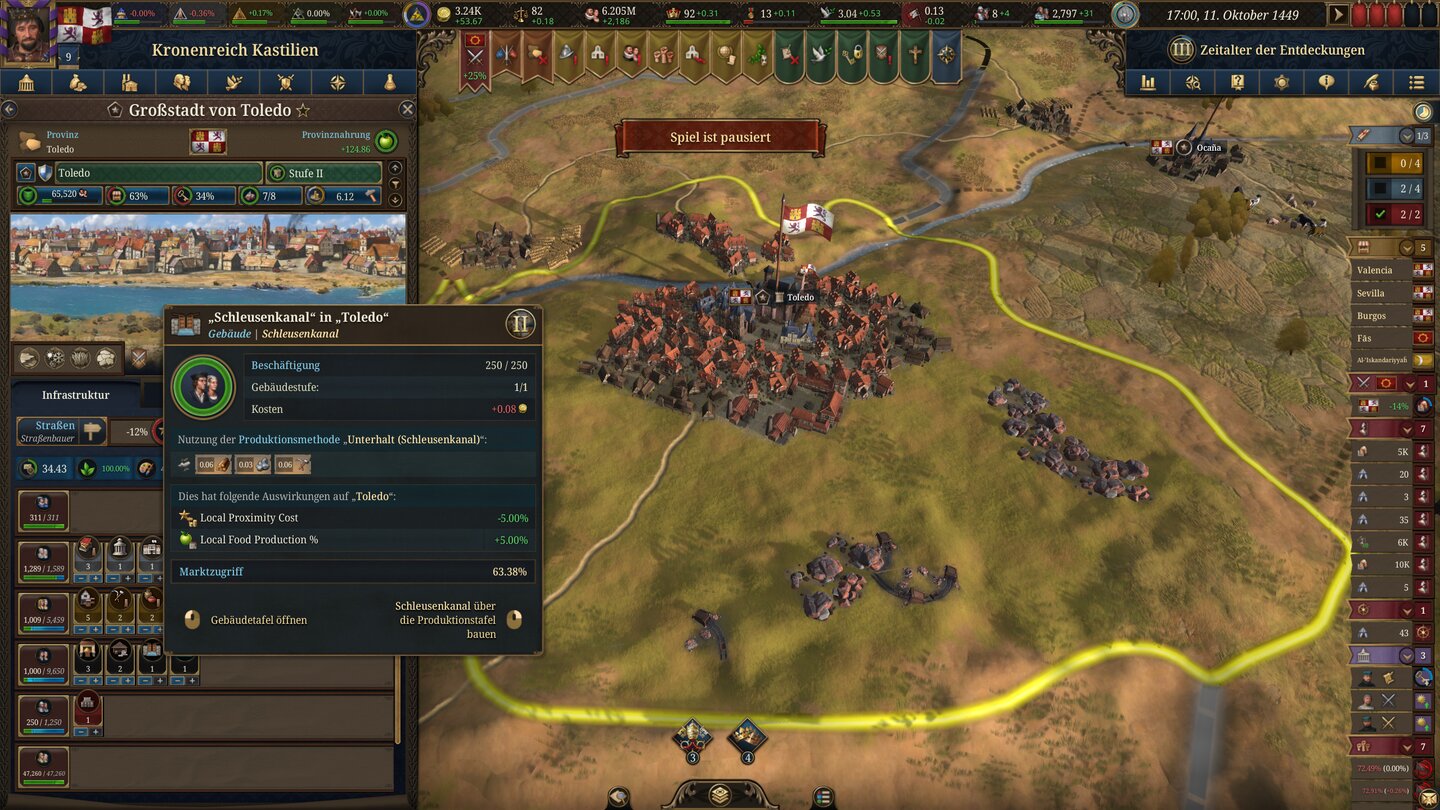Select the dove diplomacy icon in Kastilien toolbar
The width and height of the screenshot is (1440, 810).
coord(233,82)
